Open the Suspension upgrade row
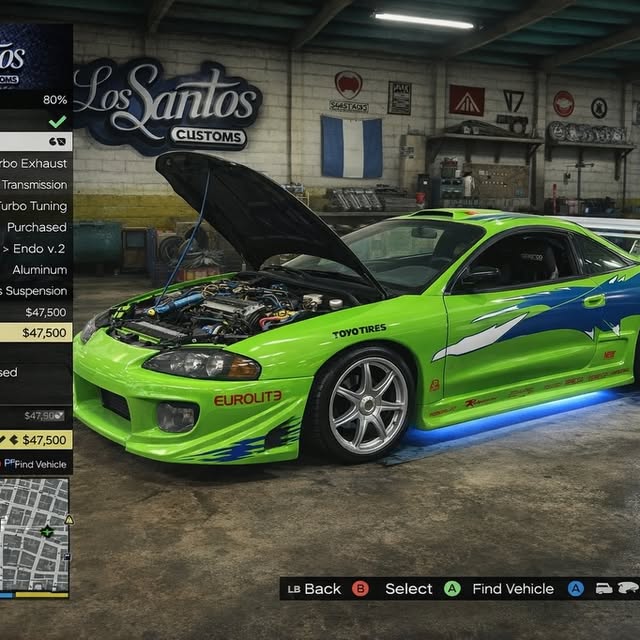The width and height of the screenshot is (640, 640). coord(36,291)
